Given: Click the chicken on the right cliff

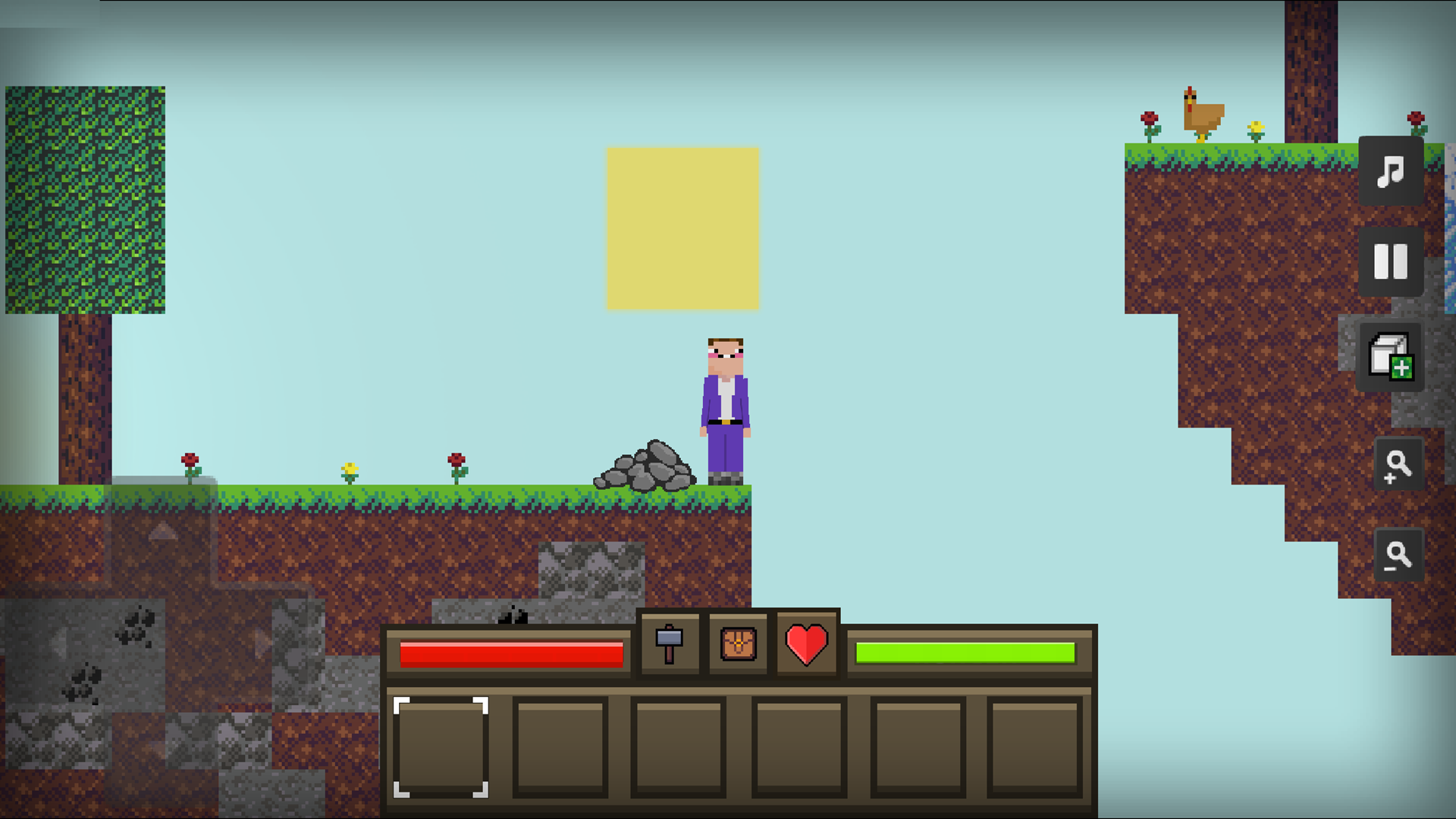Looking at the screenshot, I should [1203, 114].
